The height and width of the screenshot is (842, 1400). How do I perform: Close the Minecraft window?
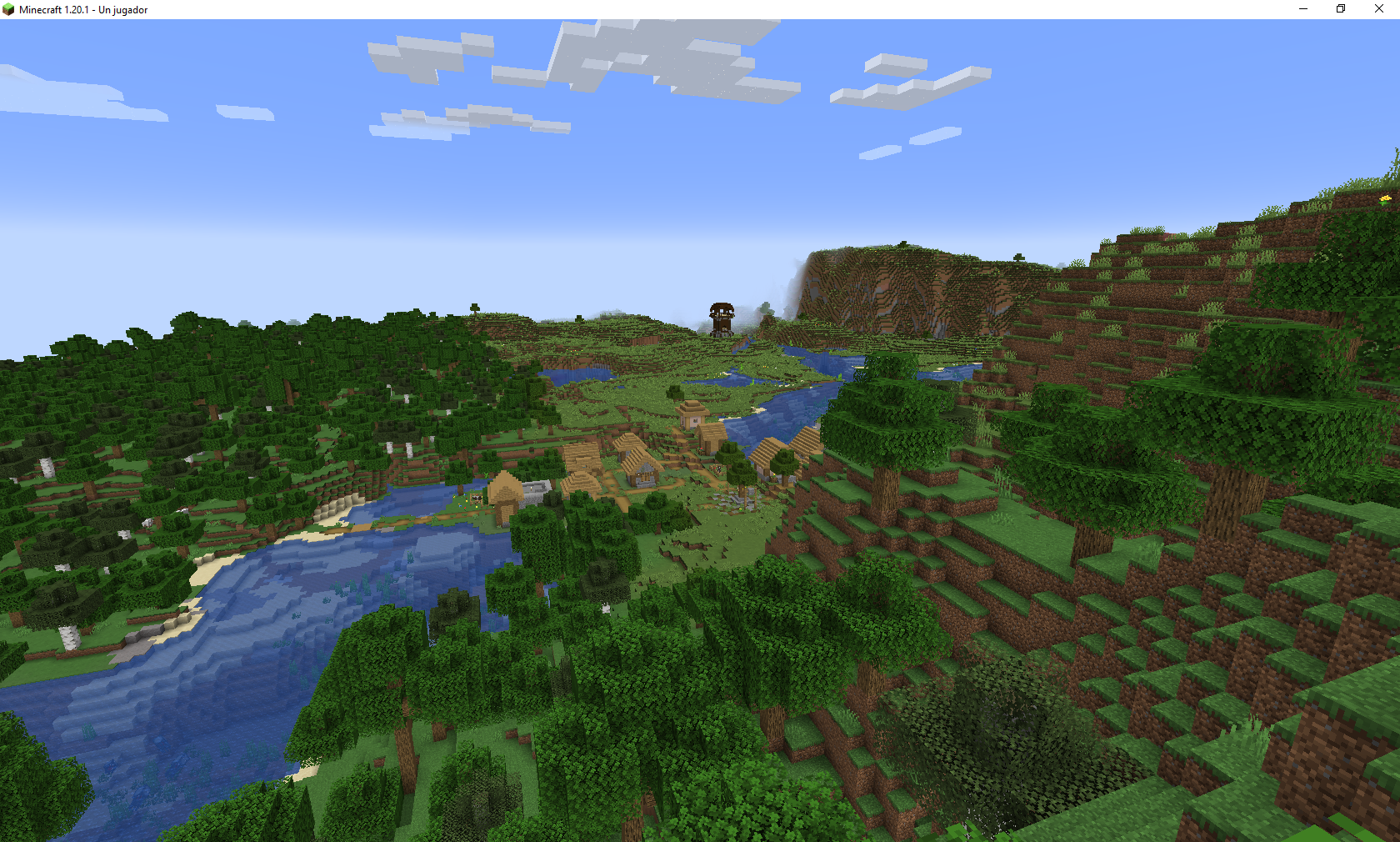point(1379,9)
